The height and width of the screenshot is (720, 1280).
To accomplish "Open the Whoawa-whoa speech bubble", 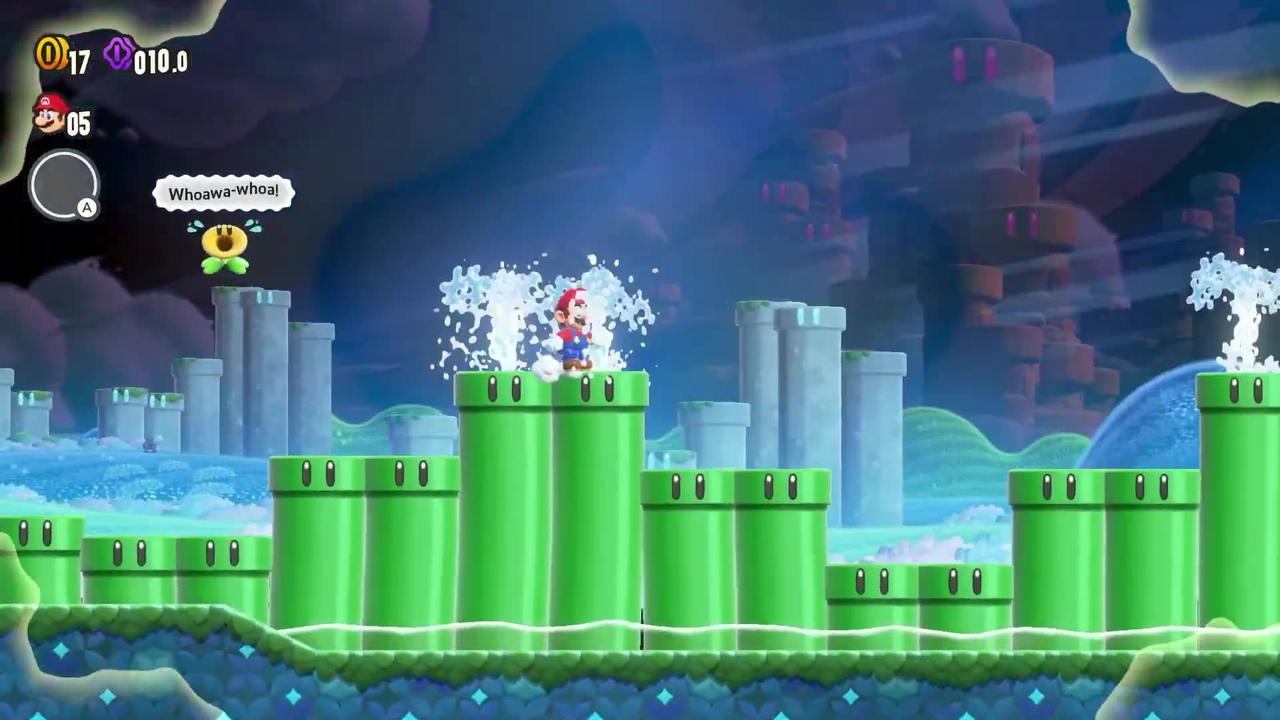I will [x=222, y=192].
